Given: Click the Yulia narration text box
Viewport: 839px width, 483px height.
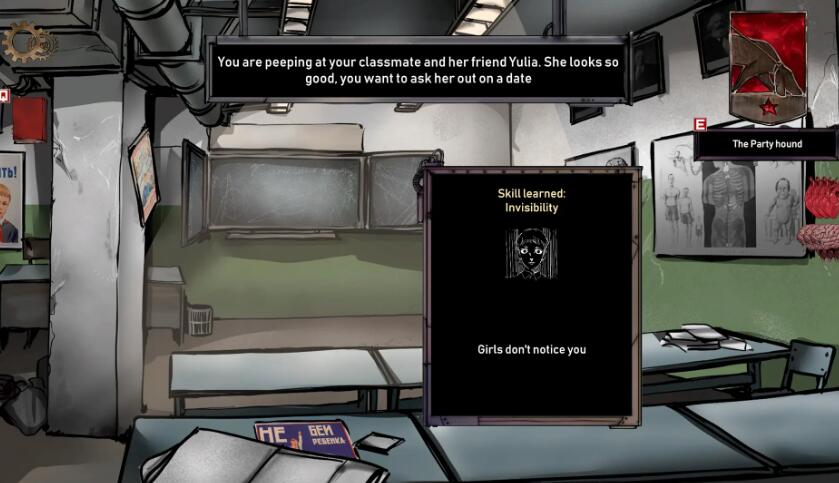Looking at the screenshot, I should [x=416, y=70].
